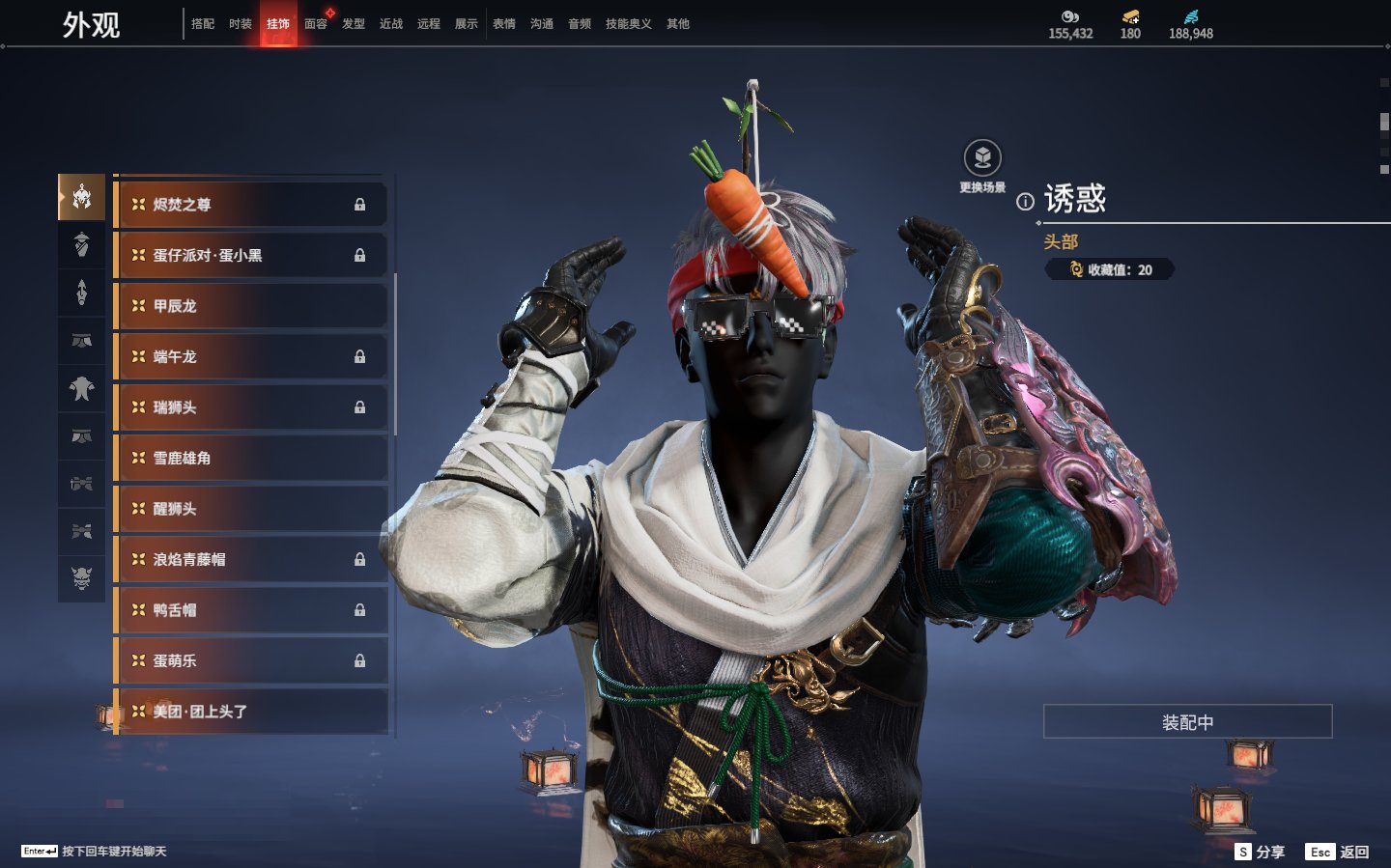
Task: Select the 雪鹿雄角 head accessory
Action: coord(251,458)
